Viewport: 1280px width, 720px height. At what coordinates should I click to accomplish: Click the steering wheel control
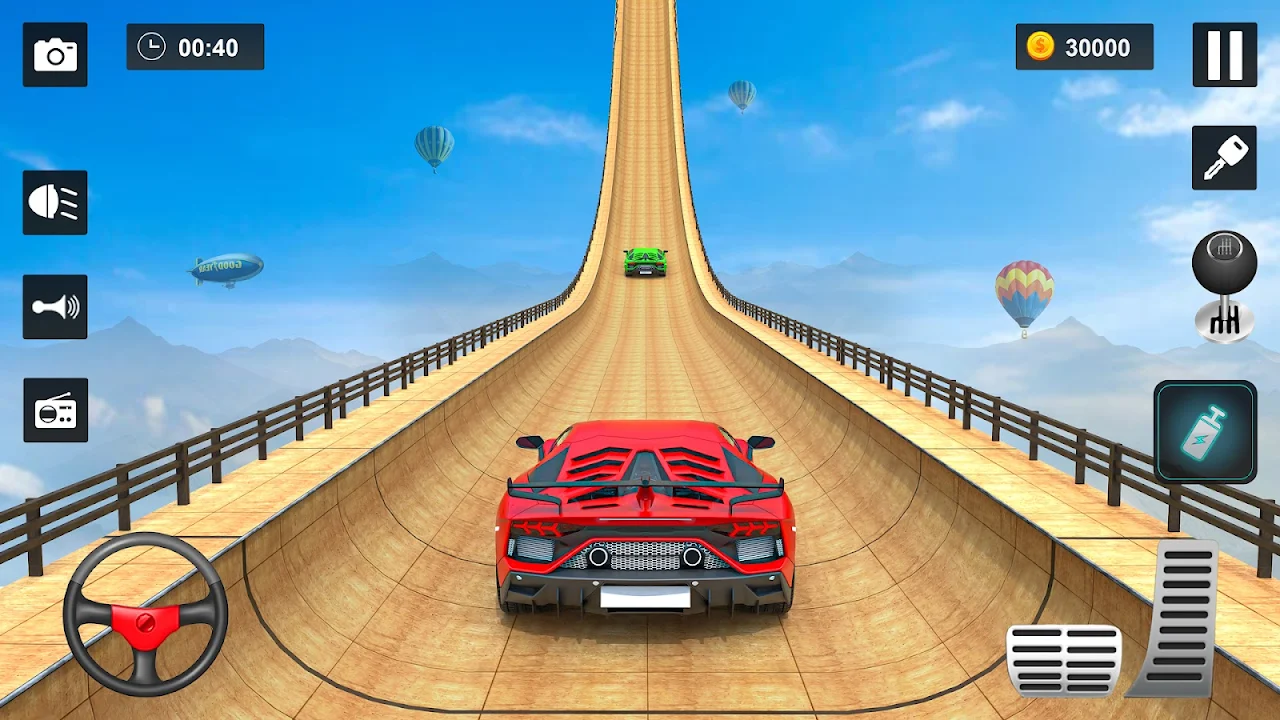click(x=145, y=613)
